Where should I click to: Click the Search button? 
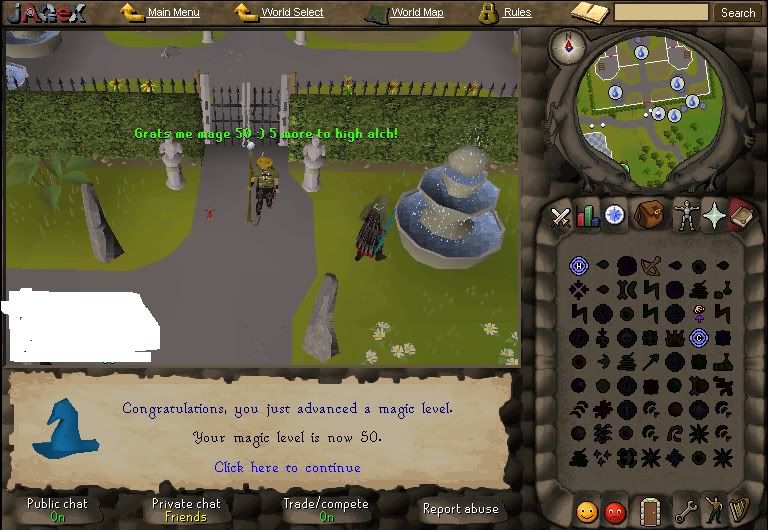click(x=738, y=12)
